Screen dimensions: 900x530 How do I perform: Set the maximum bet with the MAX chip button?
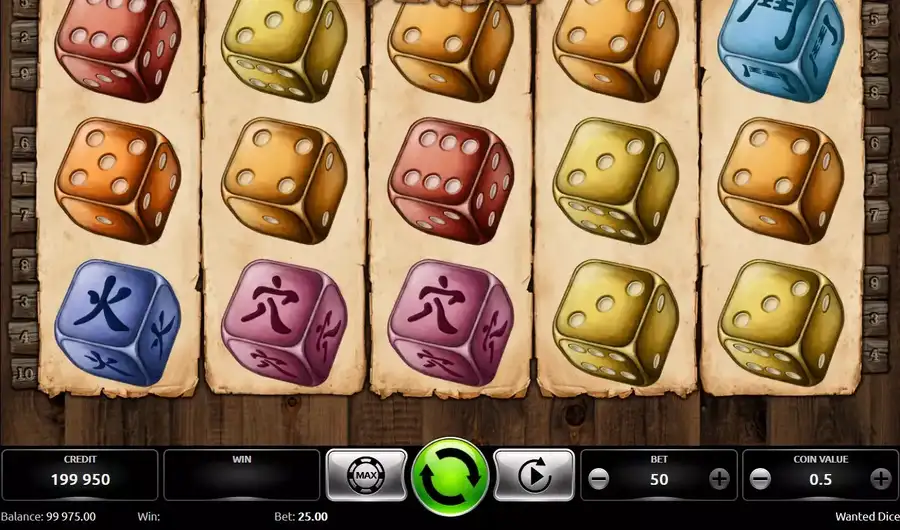pyautogui.click(x=366, y=475)
